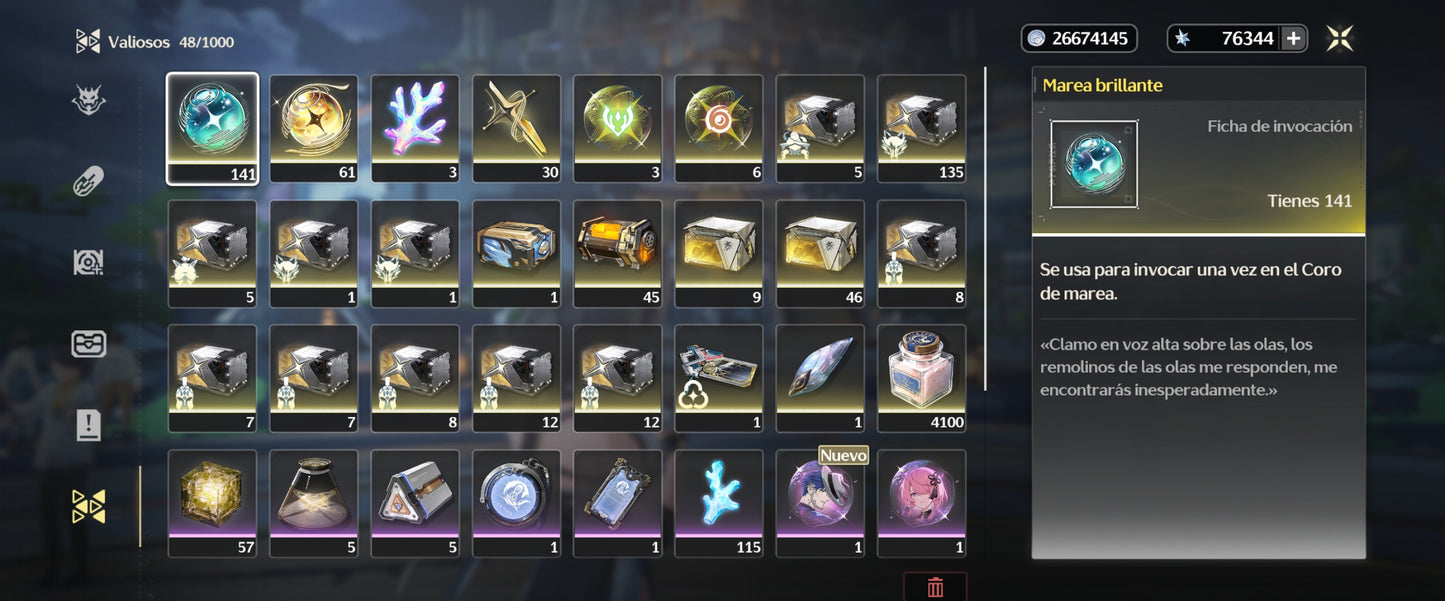Pick the blue supply crate slot
Image resolution: width=1445 pixels, height=601 pixels.
tap(517, 252)
